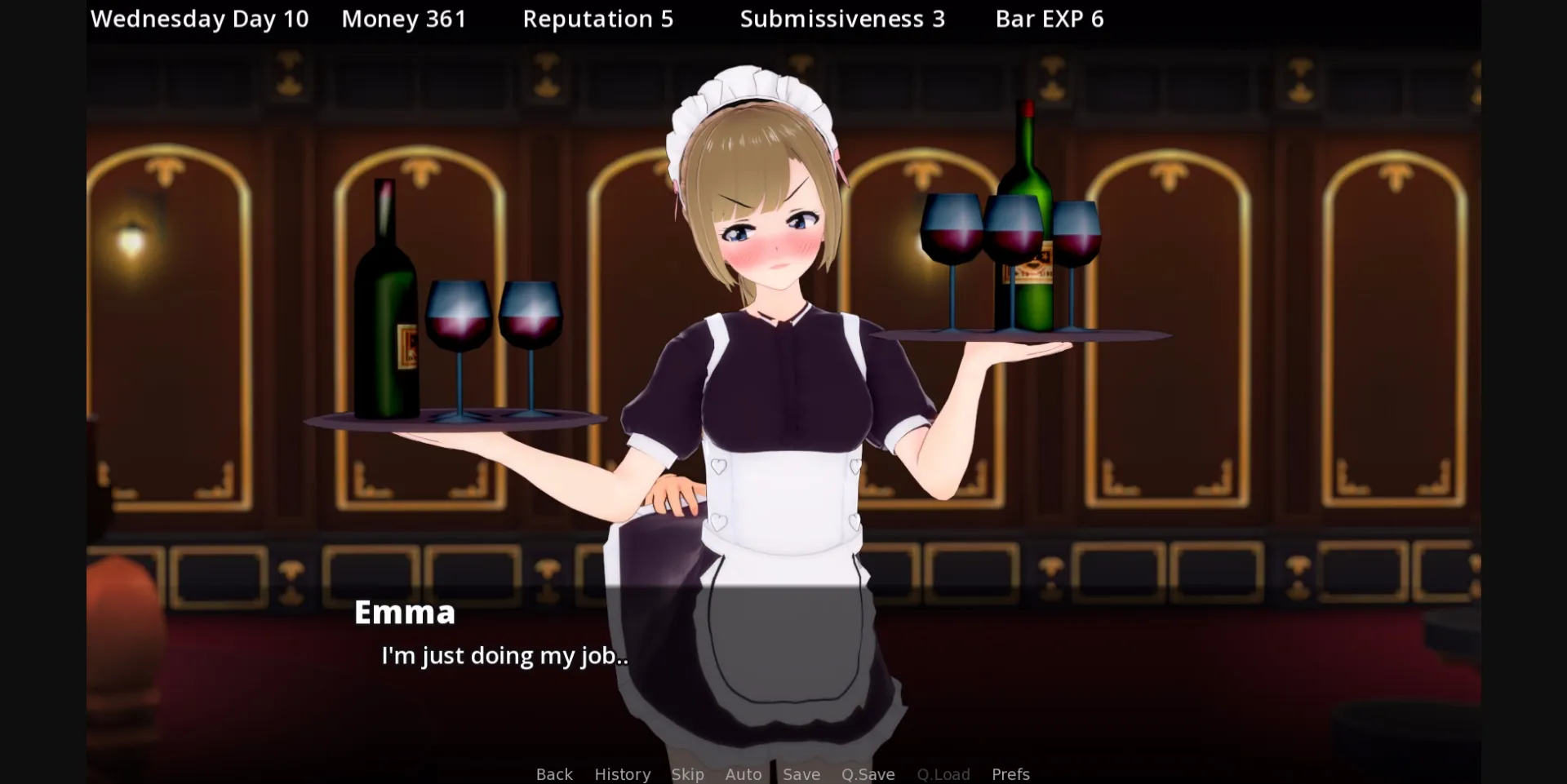Viewport: 1567px width, 784px height.
Task: Click Emma's name label
Action: 404,612
